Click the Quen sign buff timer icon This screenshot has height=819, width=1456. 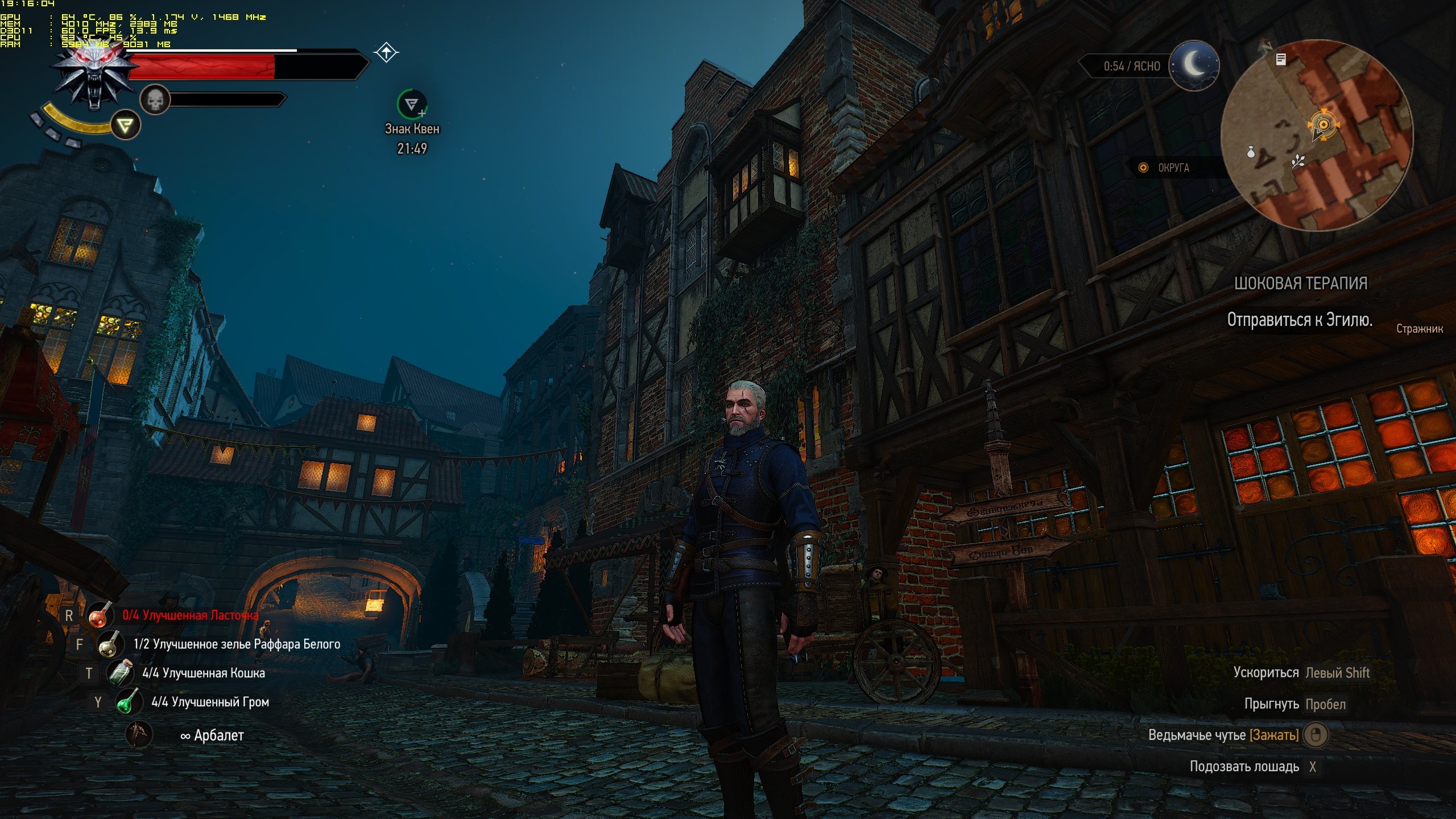412,104
